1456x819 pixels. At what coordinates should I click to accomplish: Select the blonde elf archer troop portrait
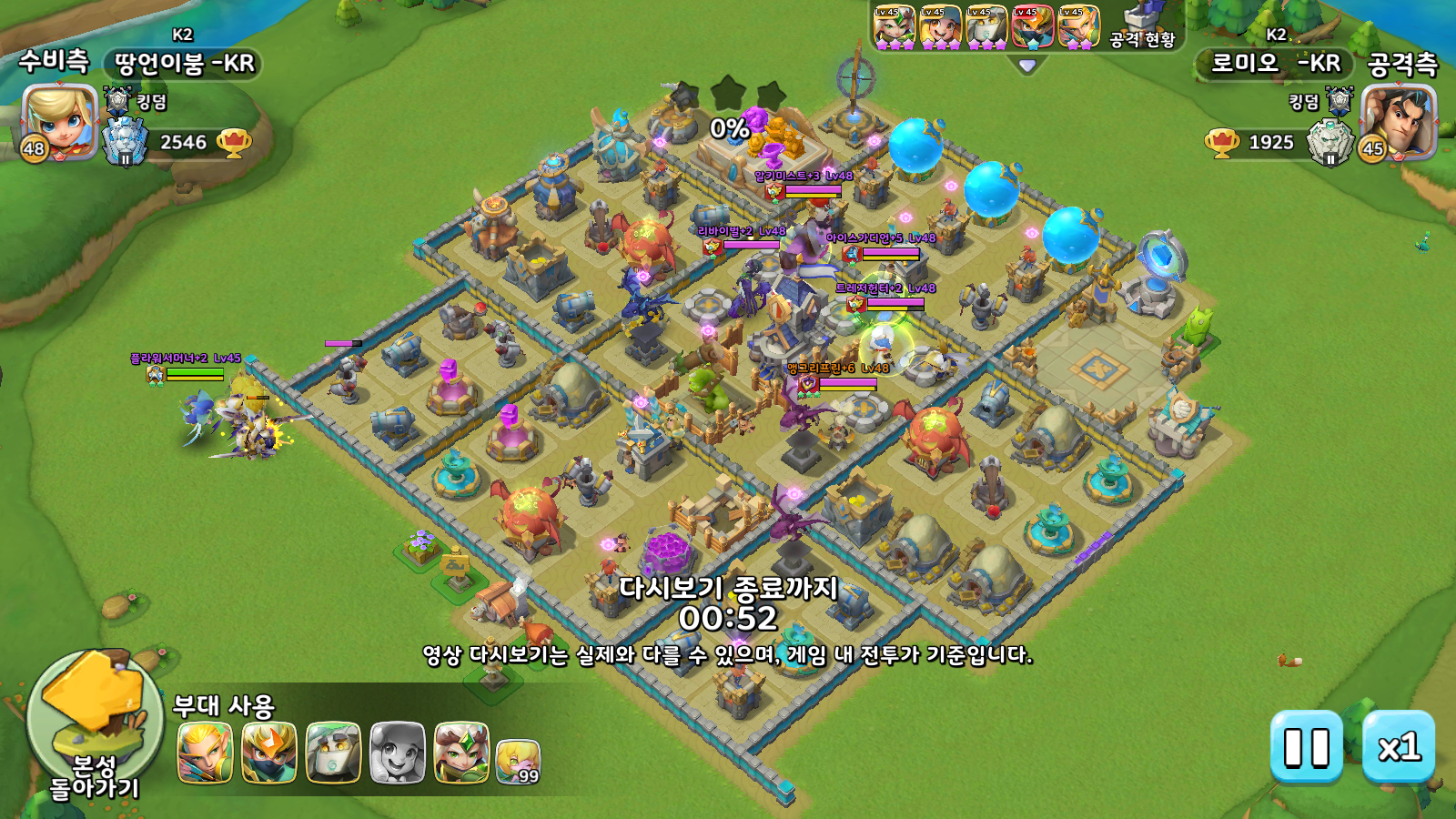pyautogui.click(x=205, y=753)
